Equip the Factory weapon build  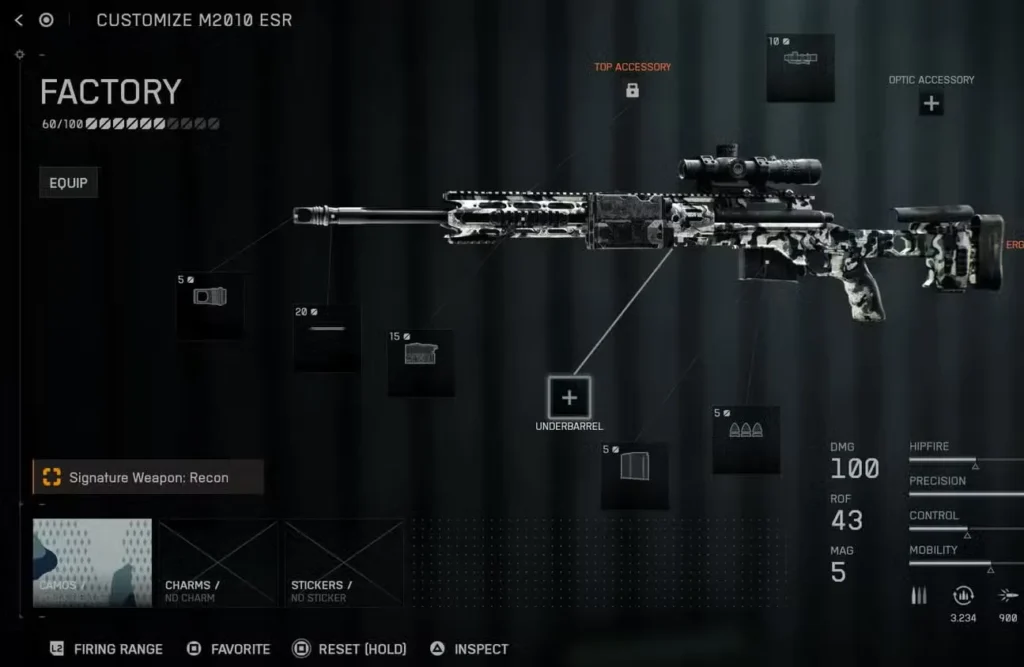(69, 183)
